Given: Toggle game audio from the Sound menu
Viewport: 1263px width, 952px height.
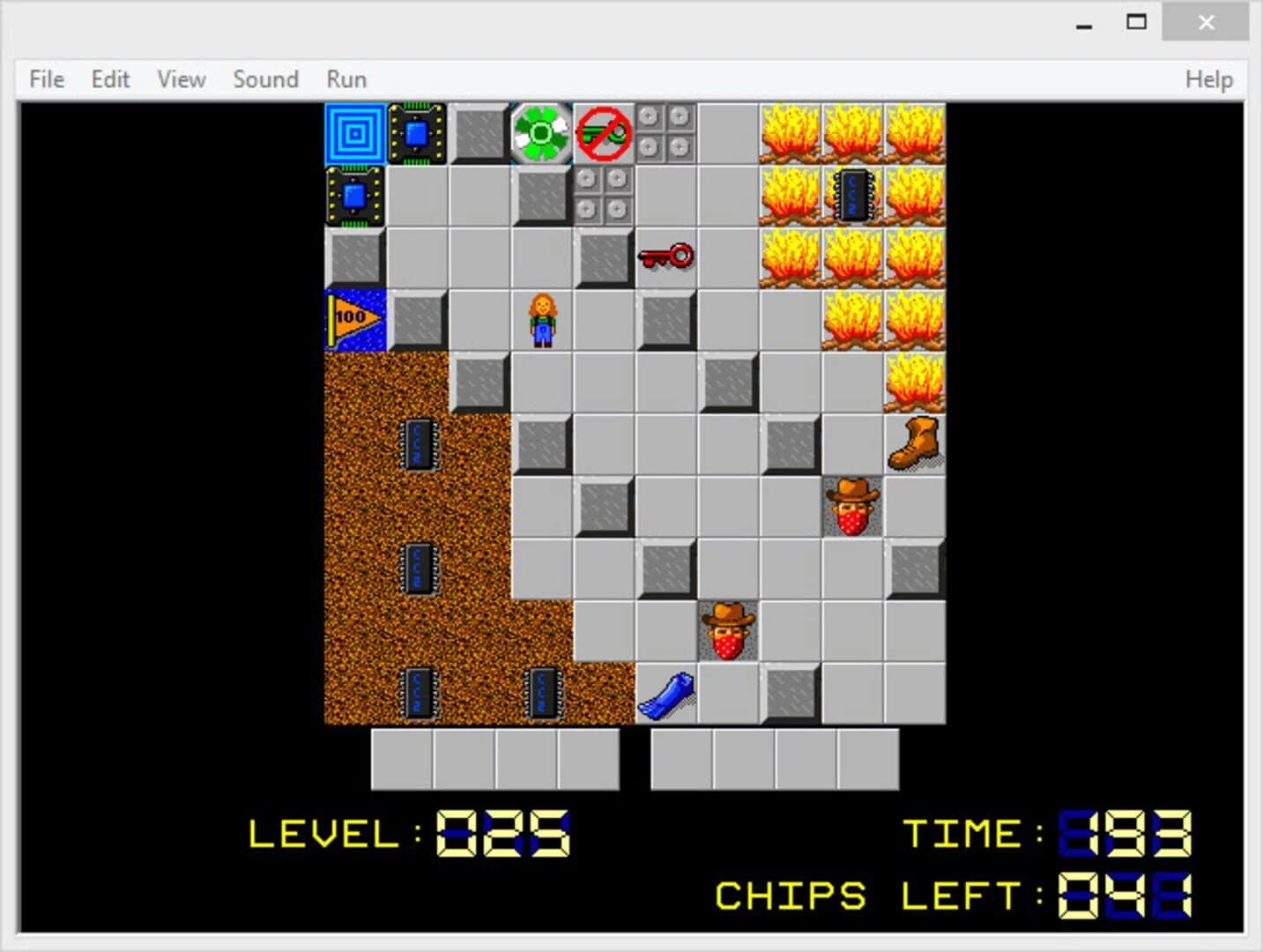Looking at the screenshot, I should pyautogui.click(x=265, y=78).
